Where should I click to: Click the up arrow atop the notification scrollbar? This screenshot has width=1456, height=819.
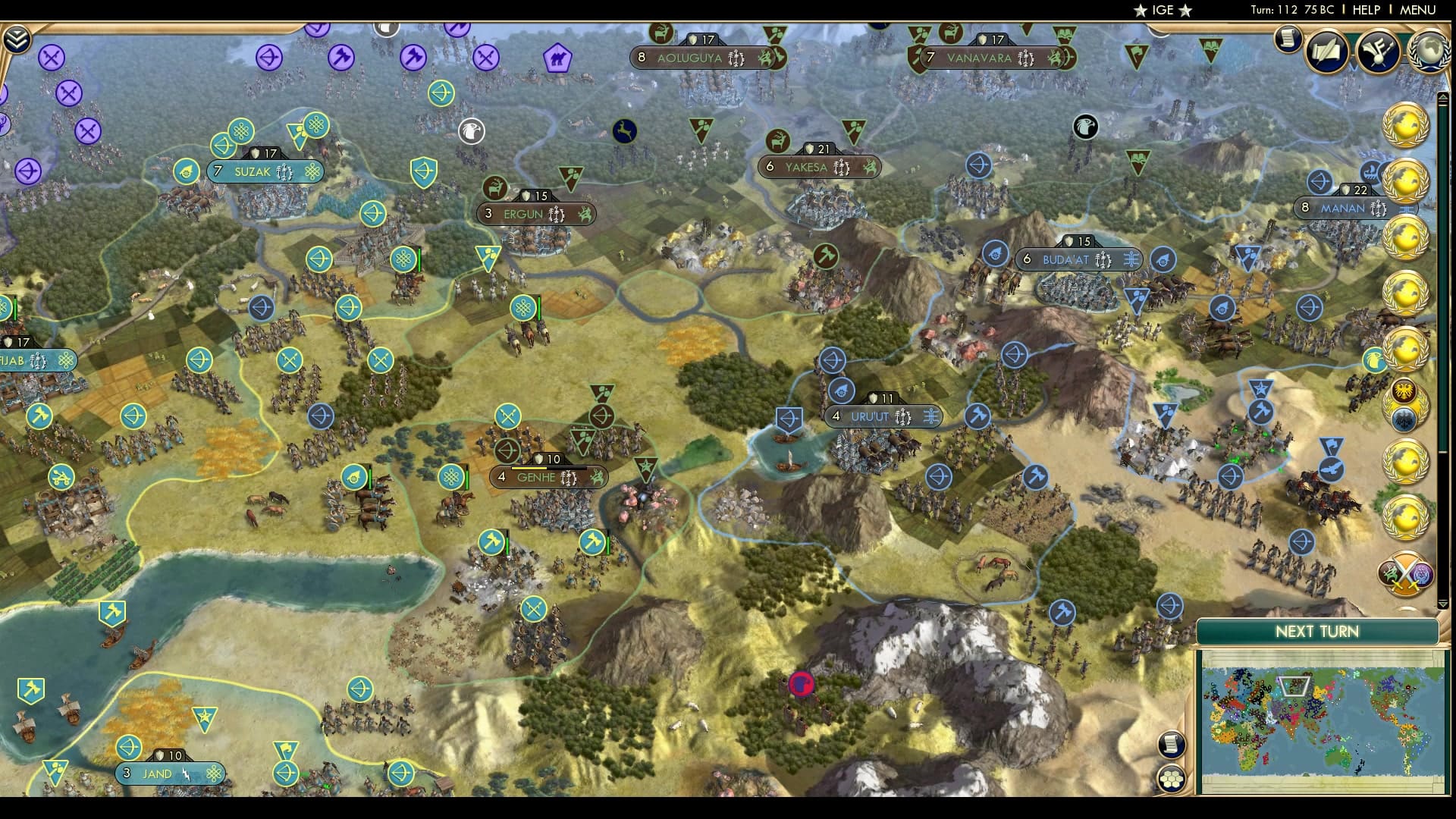(1443, 96)
